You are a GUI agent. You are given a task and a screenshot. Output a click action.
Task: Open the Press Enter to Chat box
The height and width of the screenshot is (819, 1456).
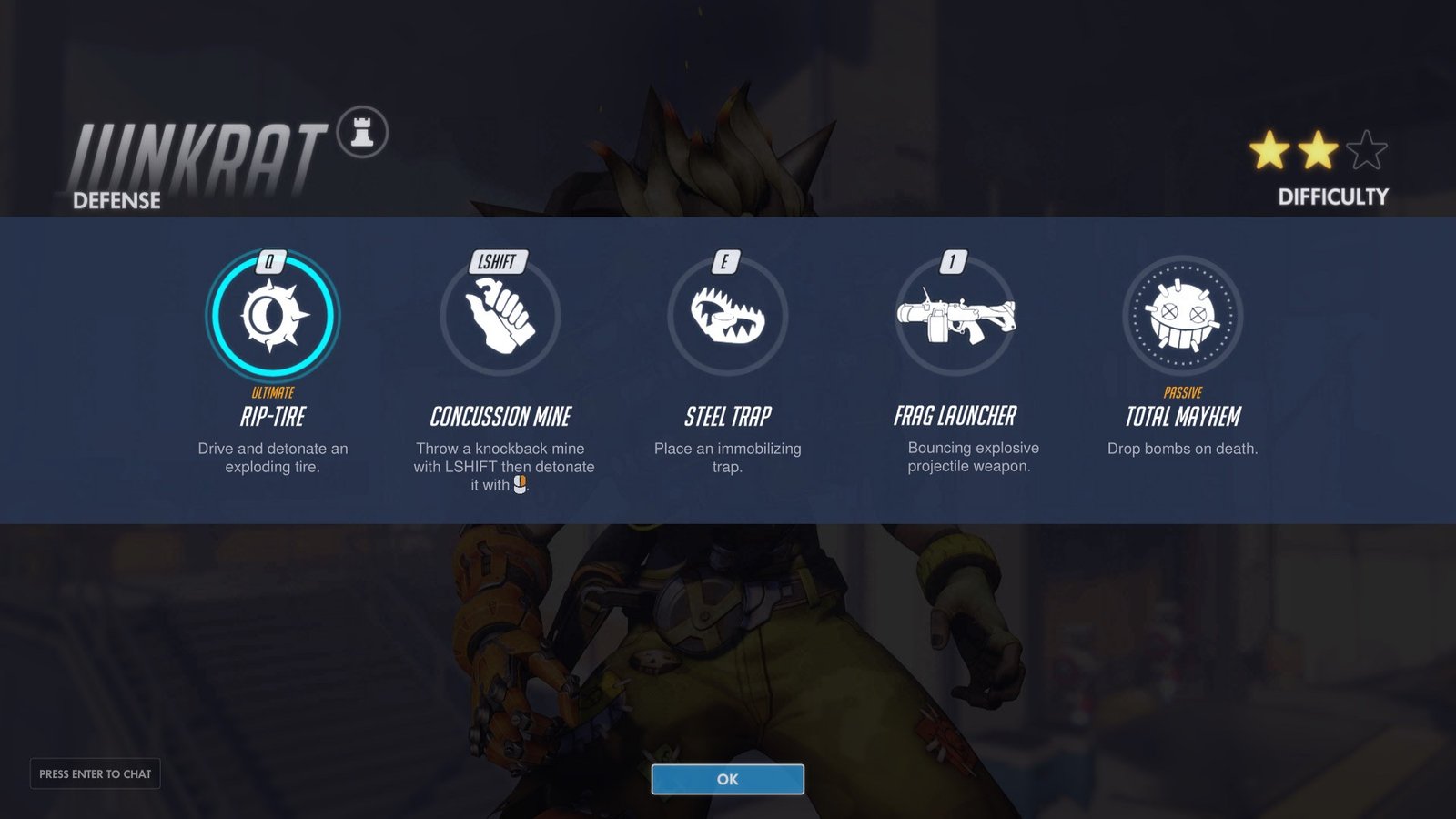coord(96,773)
